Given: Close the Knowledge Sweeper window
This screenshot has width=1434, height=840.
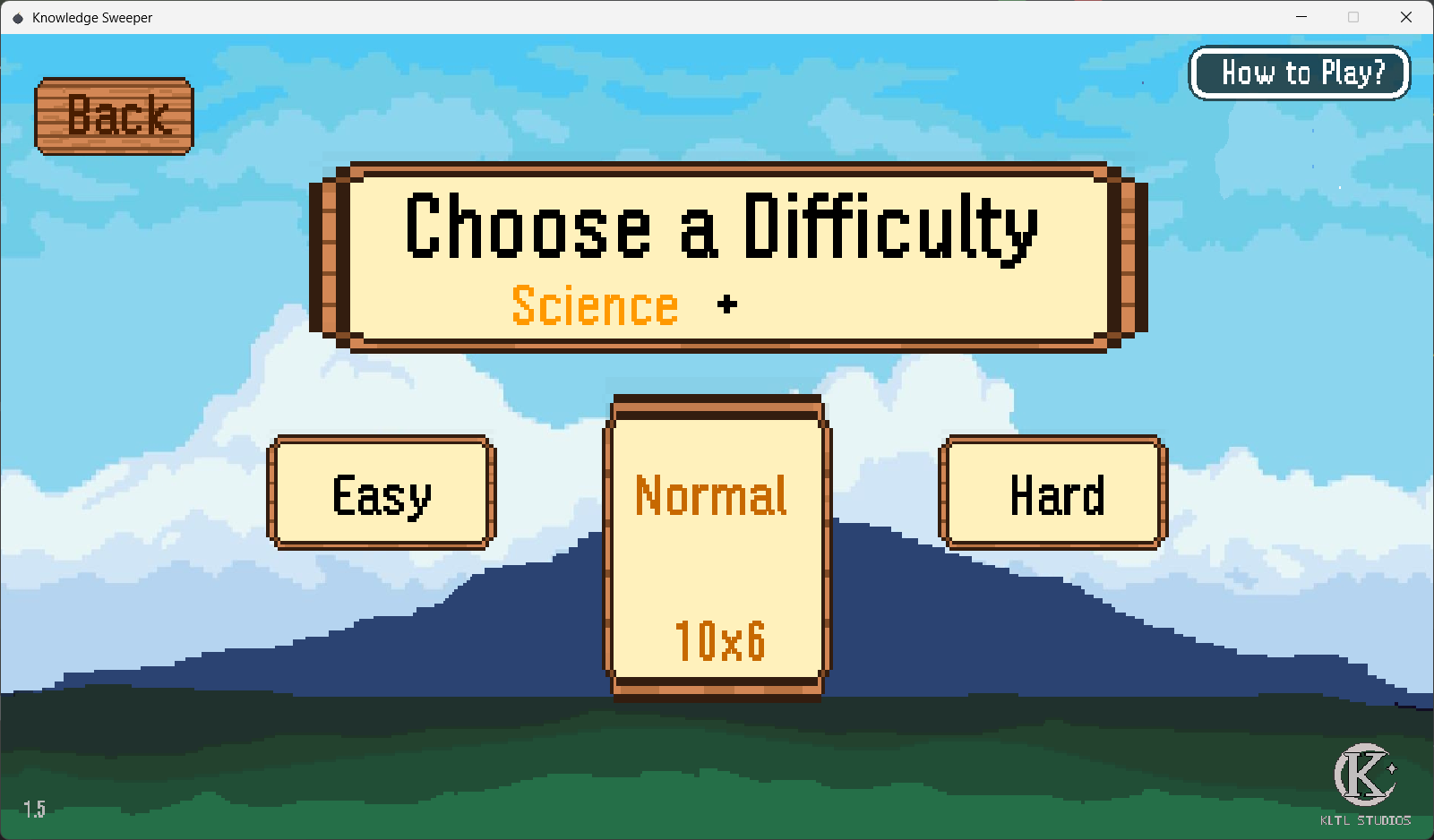Looking at the screenshot, I should (x=1406, y=17).
